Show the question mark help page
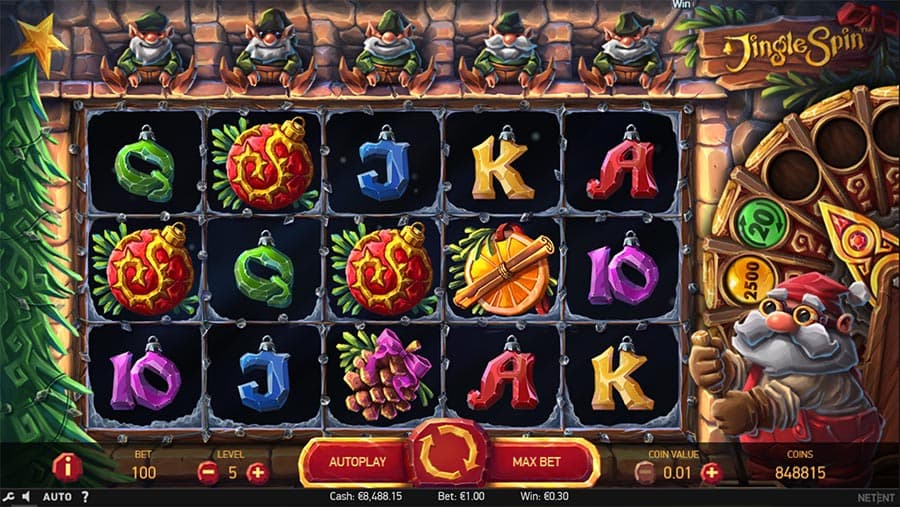 coord(85,497)
